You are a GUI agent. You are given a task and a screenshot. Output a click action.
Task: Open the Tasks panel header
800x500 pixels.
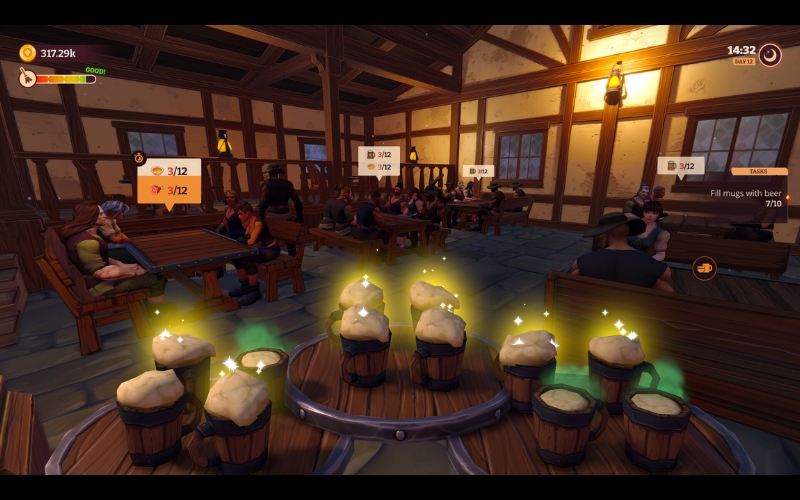point(759,171)
